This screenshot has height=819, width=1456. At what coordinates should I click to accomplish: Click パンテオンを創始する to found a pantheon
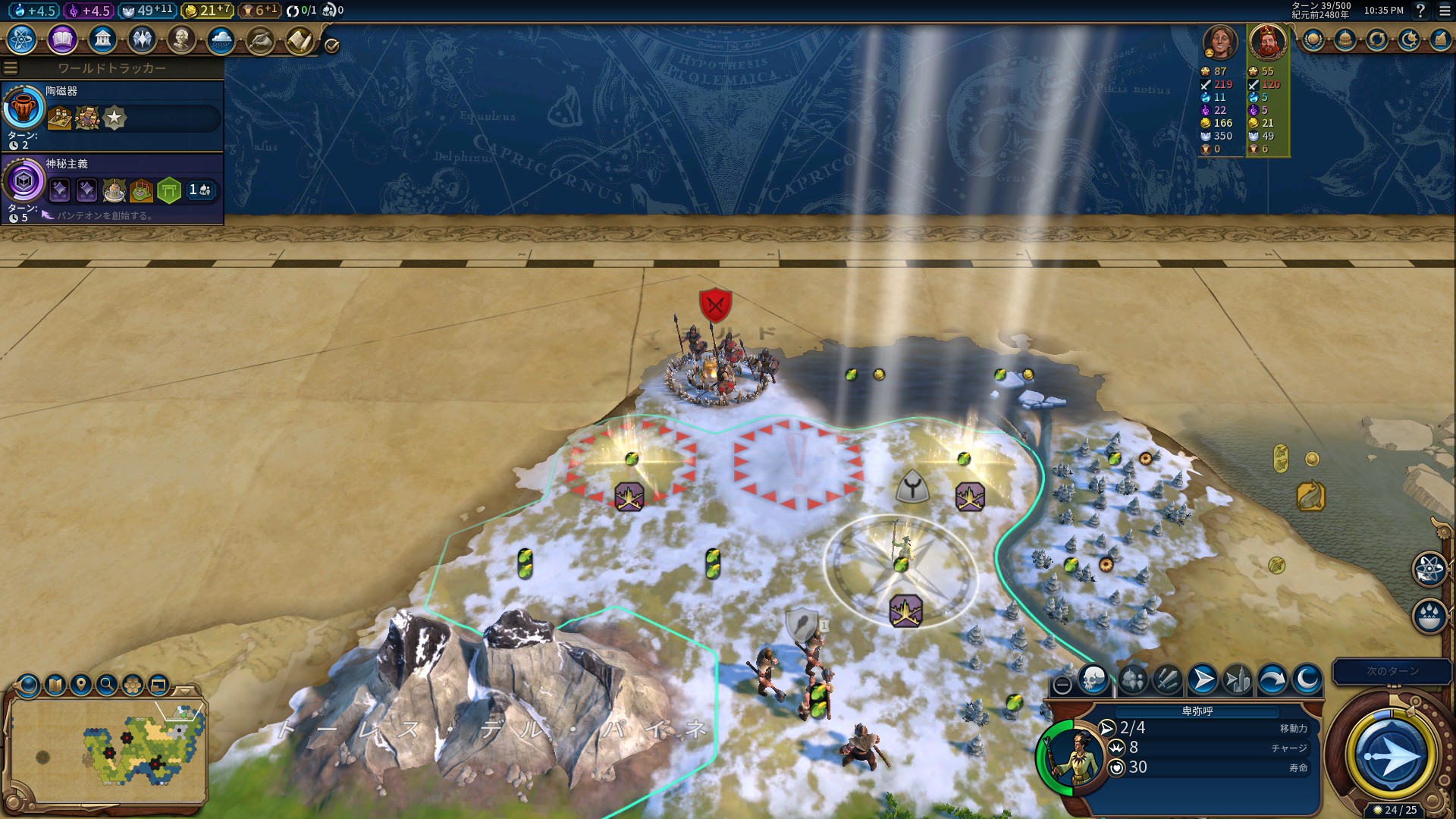coord(99,215)
